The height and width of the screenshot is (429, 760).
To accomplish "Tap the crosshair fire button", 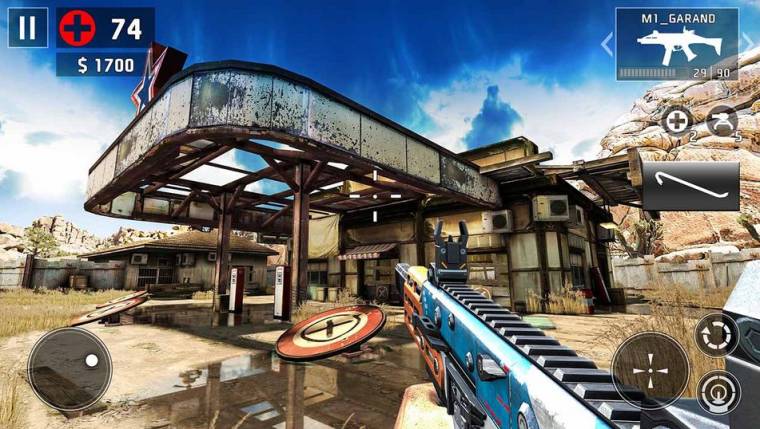I will [650, 370].
